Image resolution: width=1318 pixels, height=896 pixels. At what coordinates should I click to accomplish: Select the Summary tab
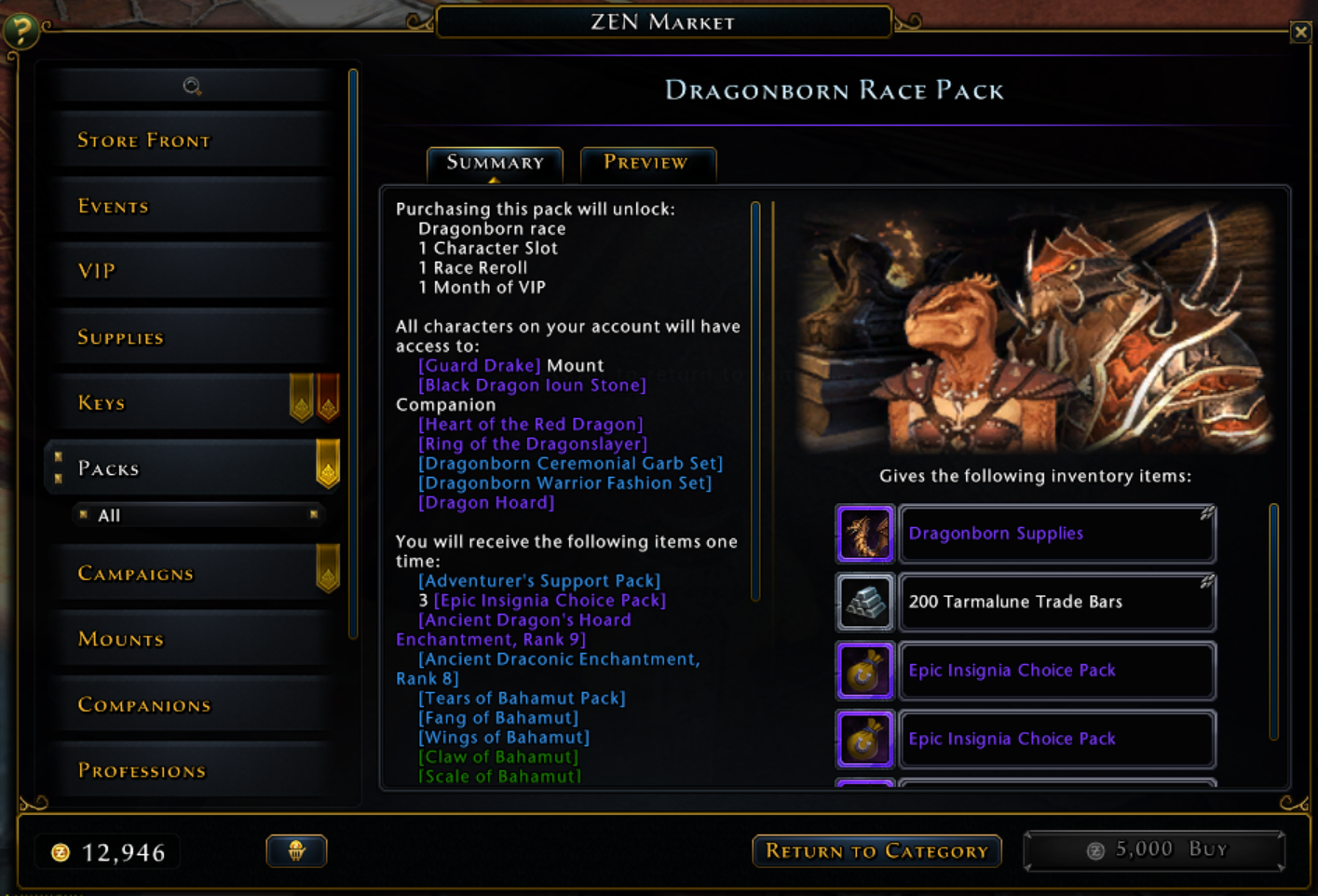pos(495,163)
